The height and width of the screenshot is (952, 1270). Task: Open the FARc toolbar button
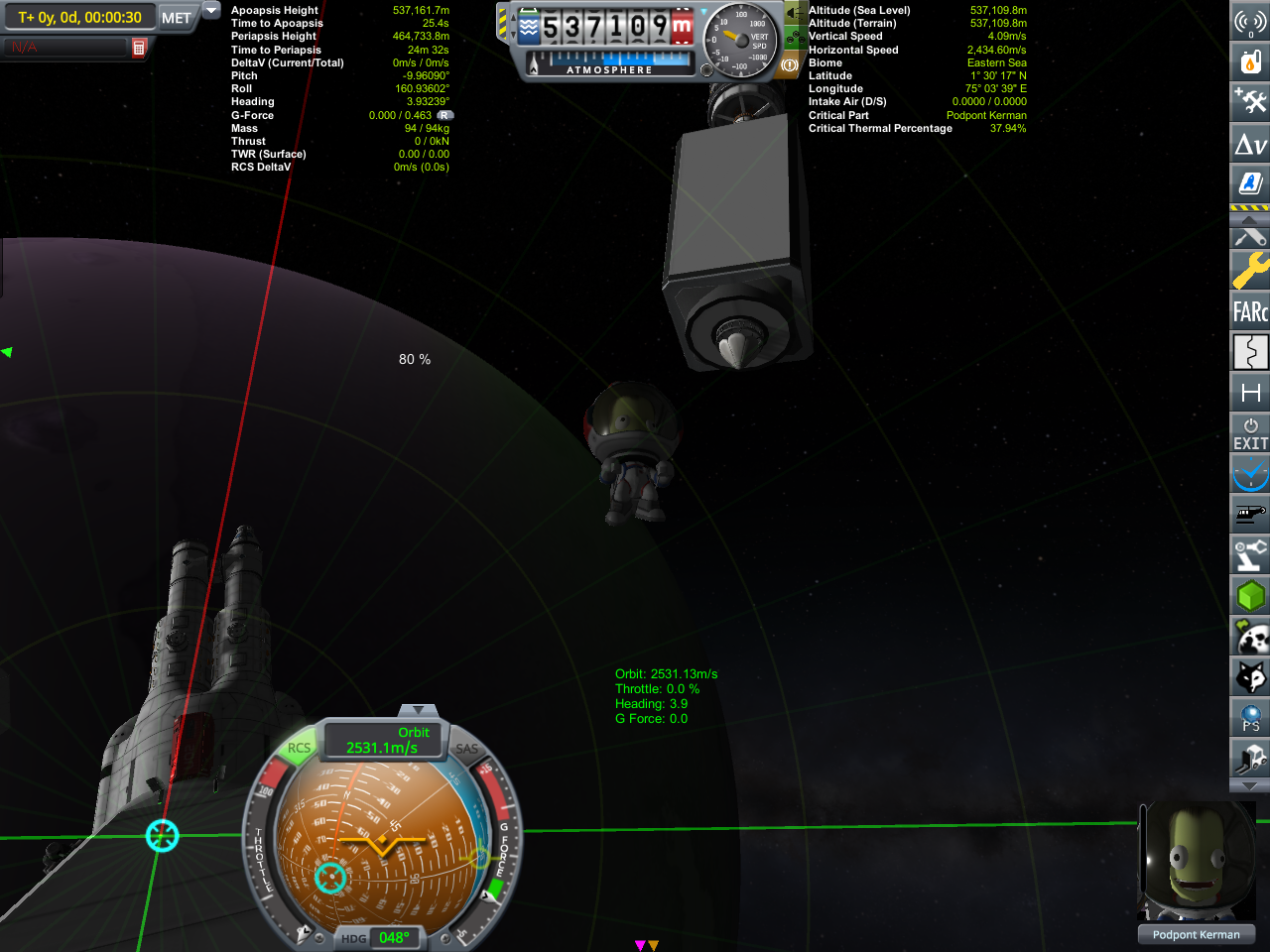(1250, 311)
